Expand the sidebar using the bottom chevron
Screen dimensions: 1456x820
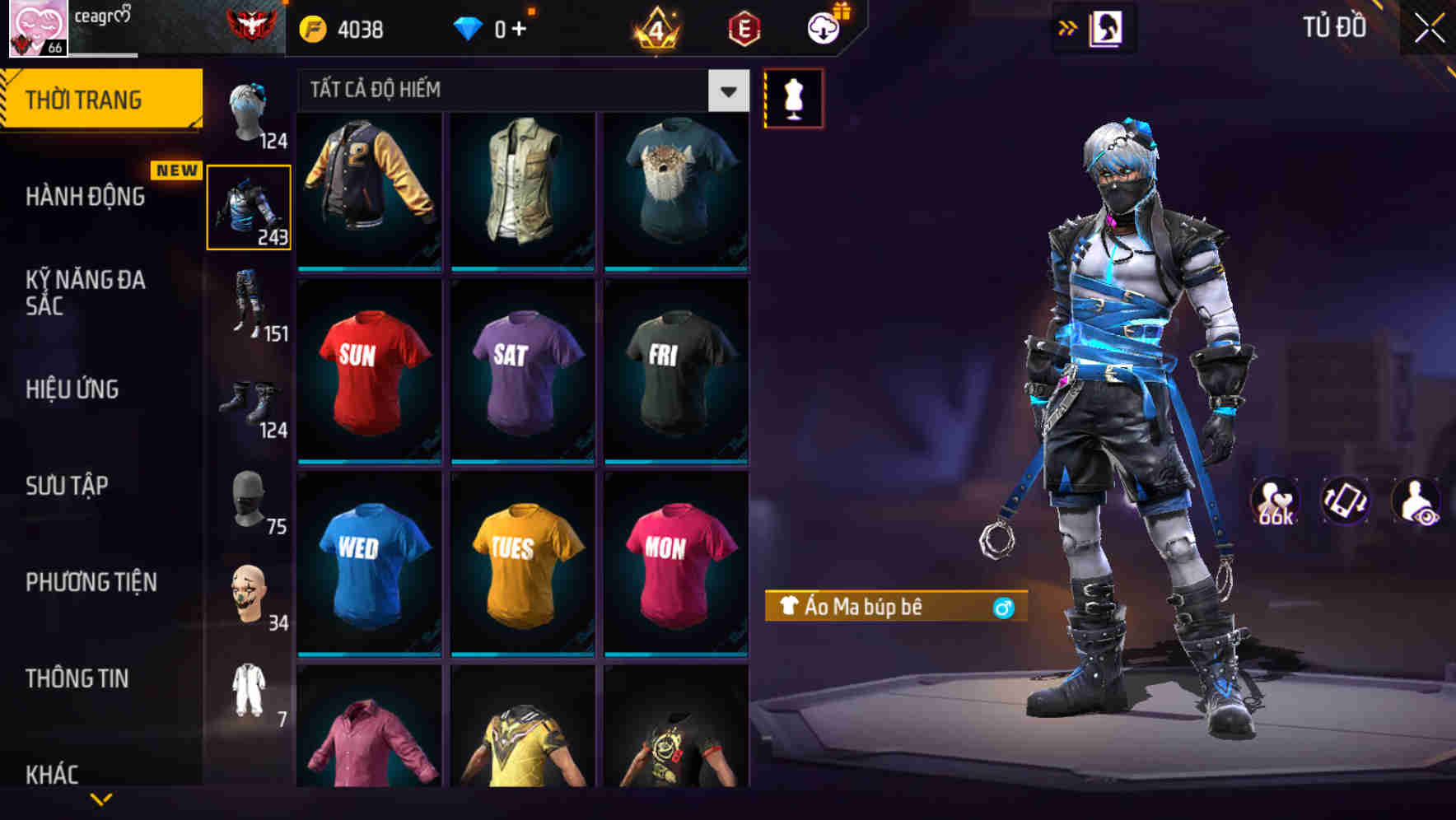tap(100, 799)
